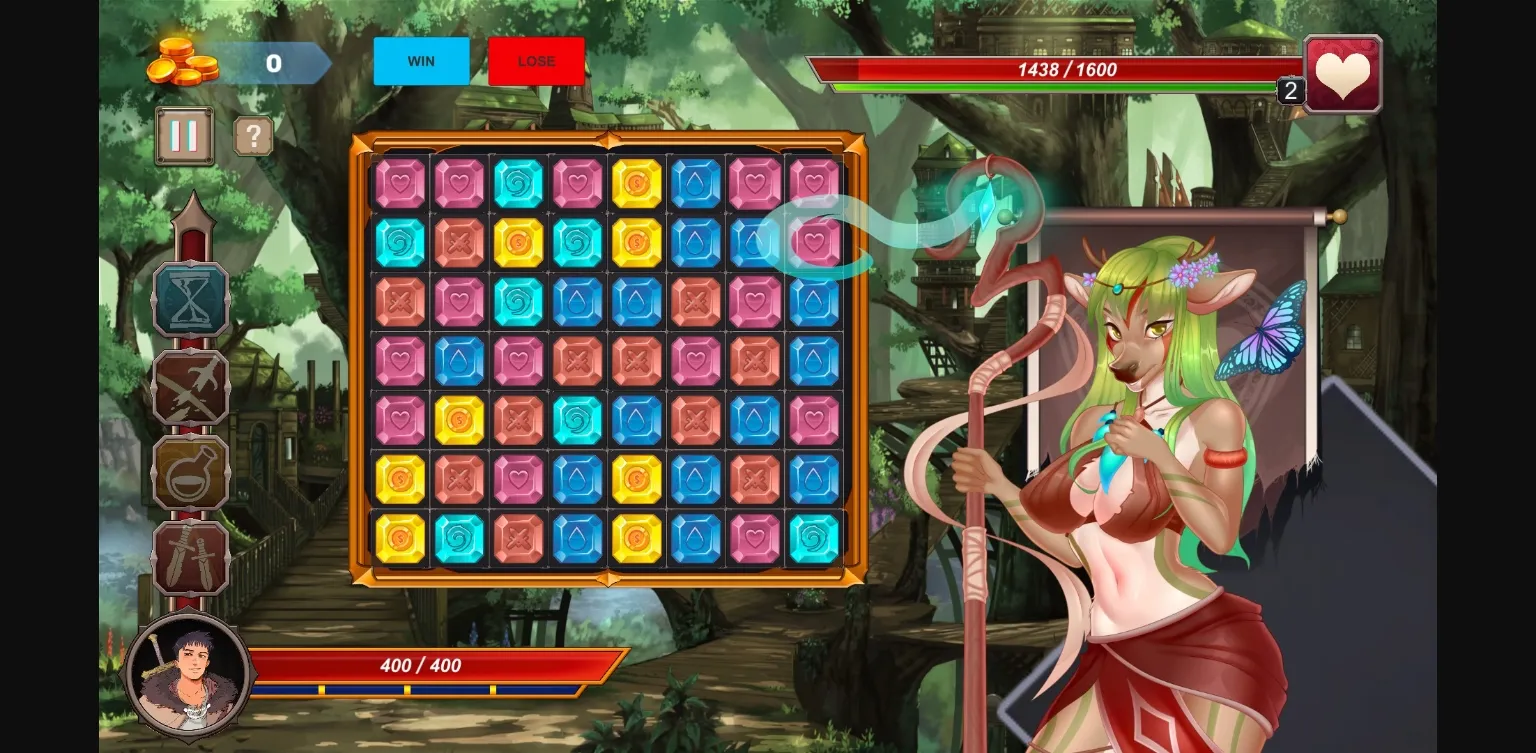Open help via the question mark icon
Viewport: 1536px width, 753px height.
click(x=253, y=135)
